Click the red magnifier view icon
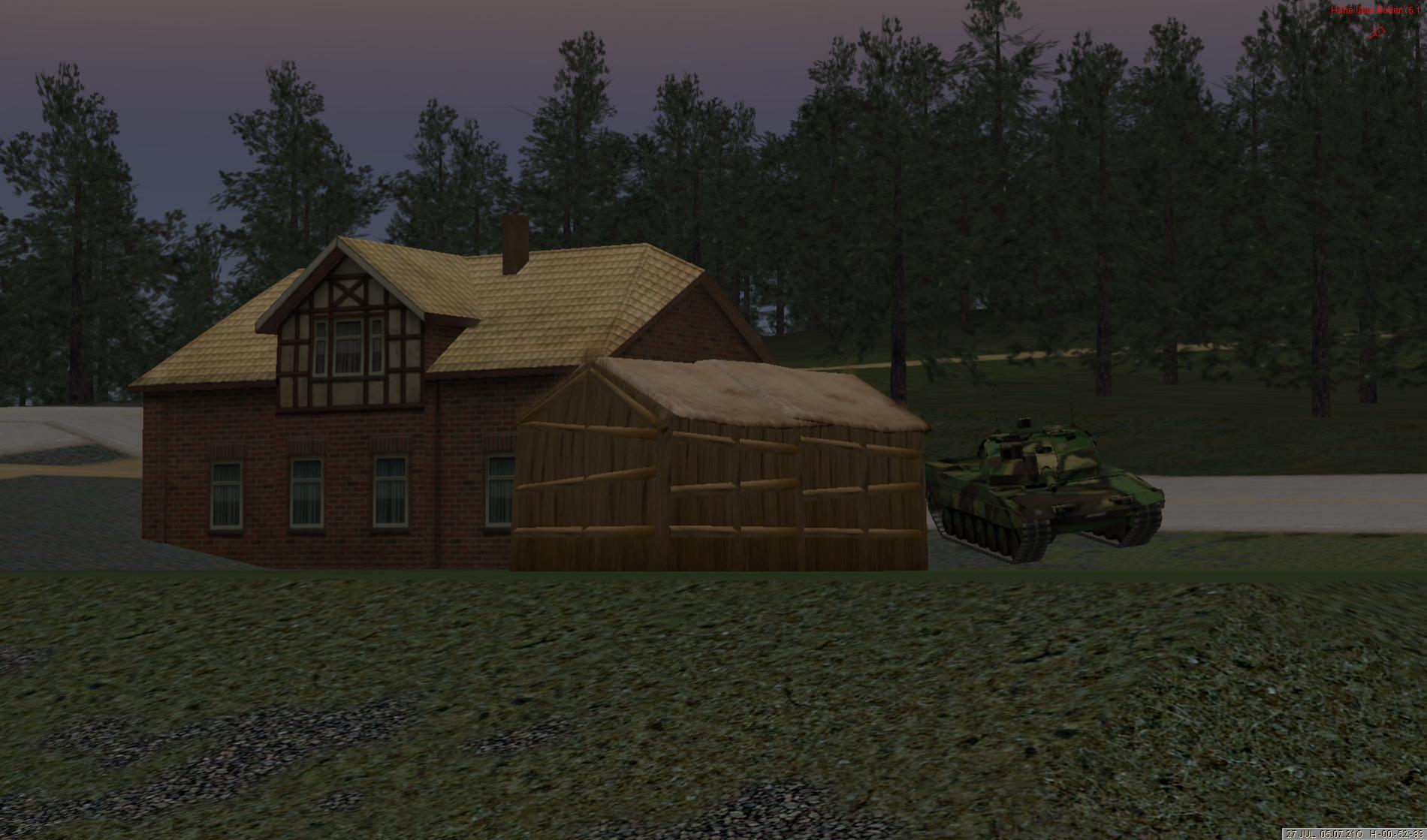This screenshot has height=840, width=1427. pos(1378,32)
